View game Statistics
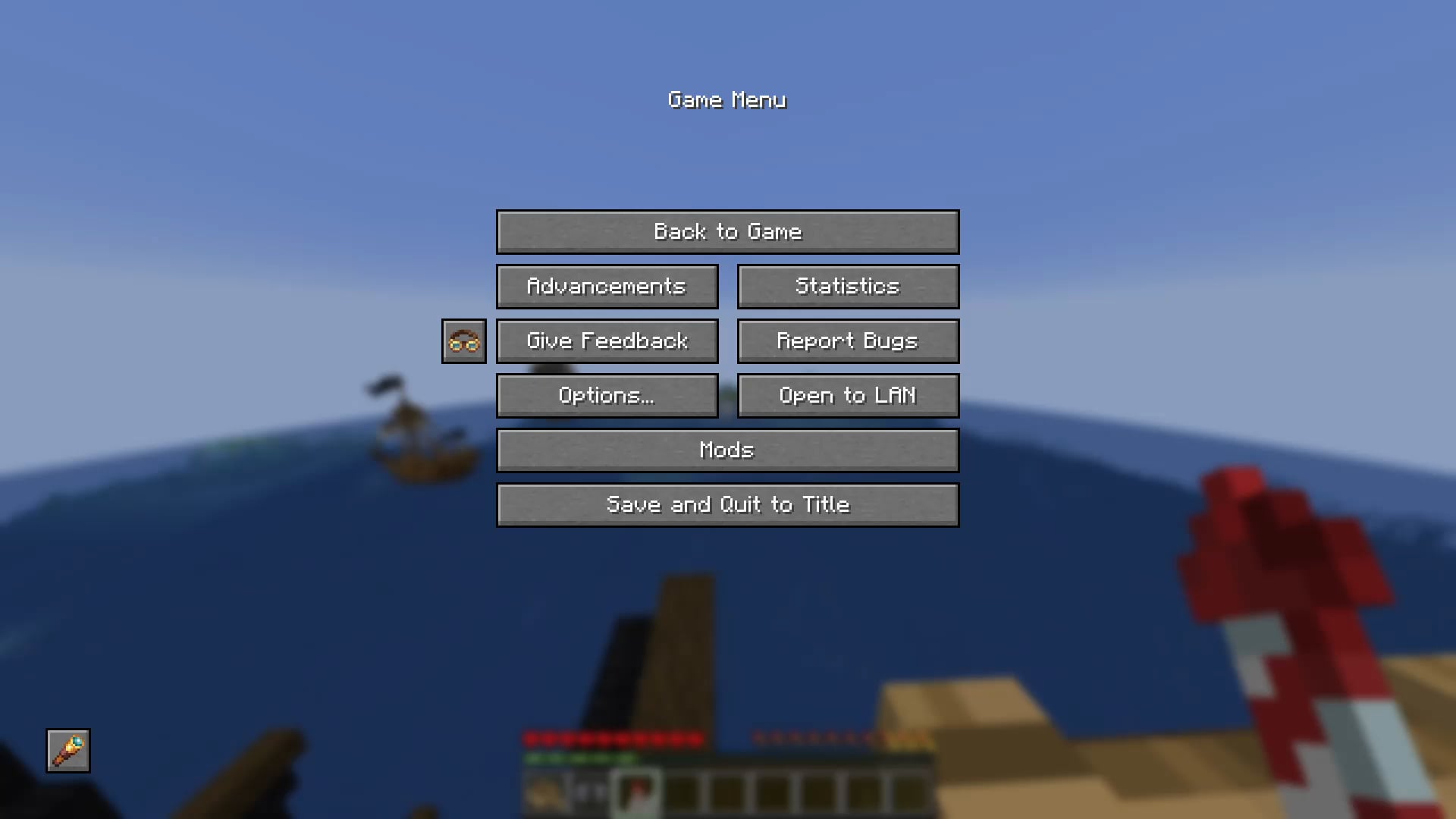The width and height of the screenshot is (1456, 819). click(847, 286)
